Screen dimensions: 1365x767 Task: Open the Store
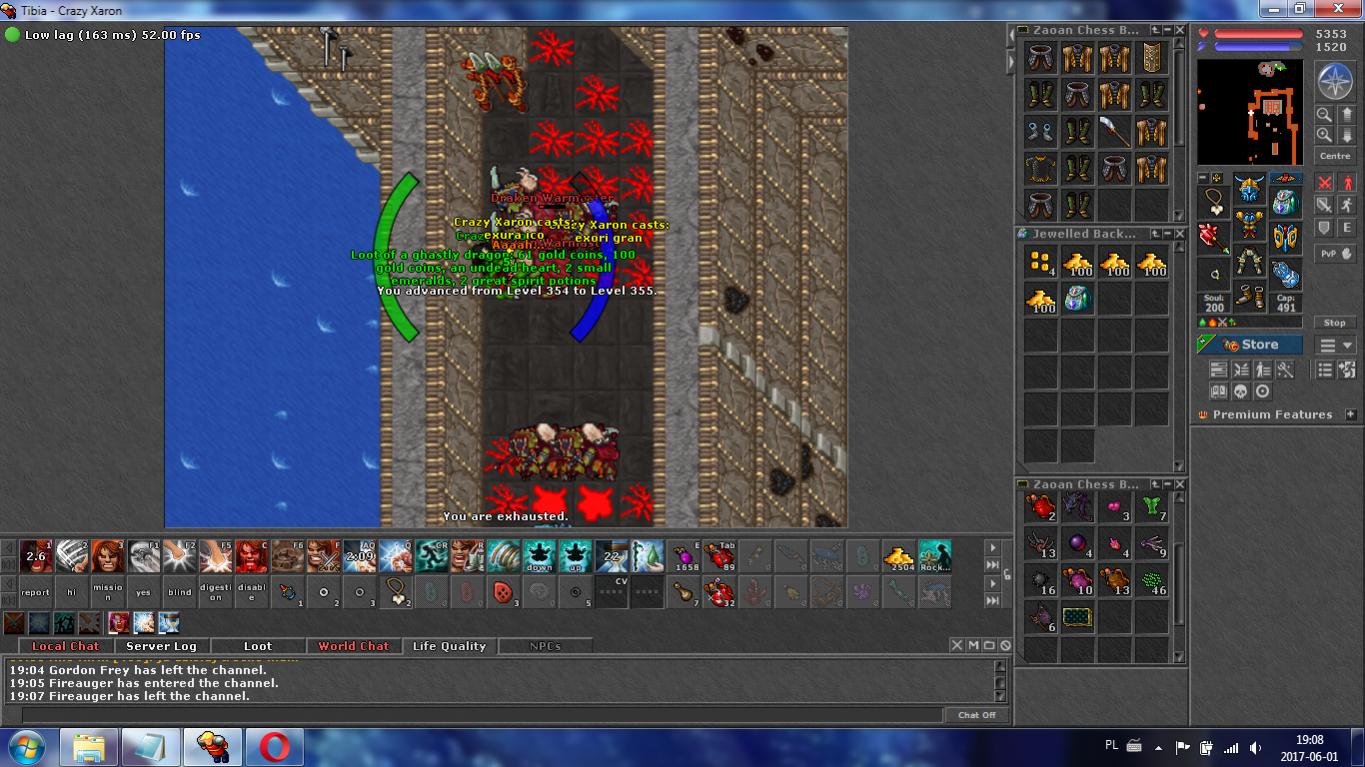pyautogui.click(x=1250, y=345)
